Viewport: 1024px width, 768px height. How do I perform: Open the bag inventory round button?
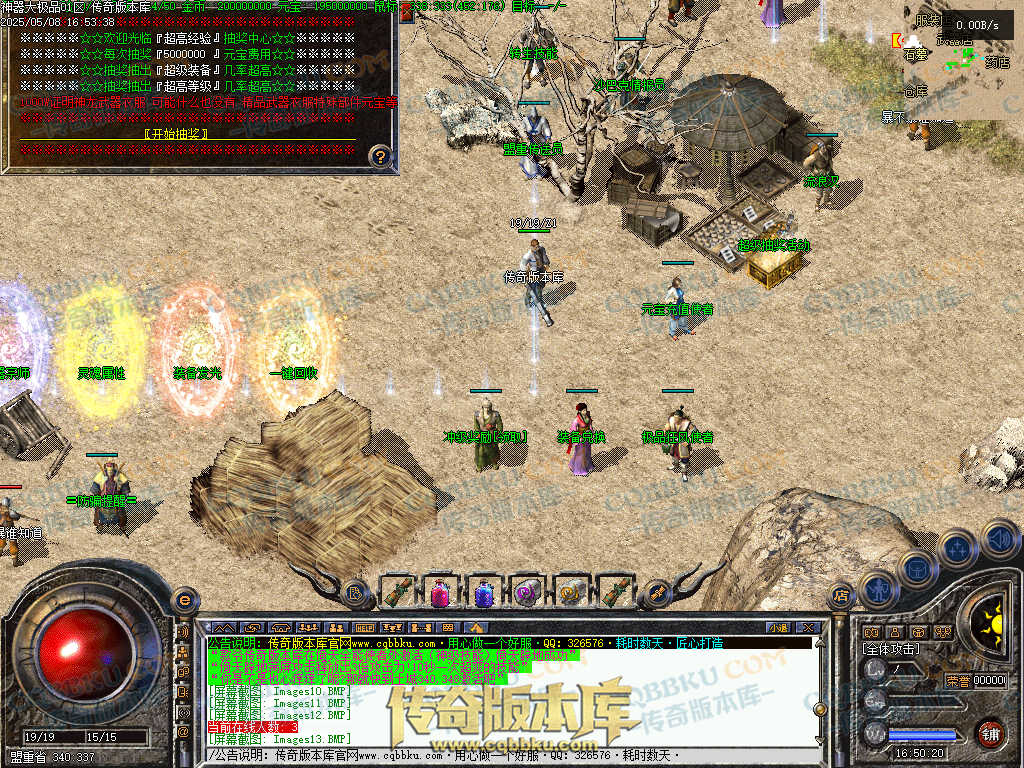pos(917,568)
